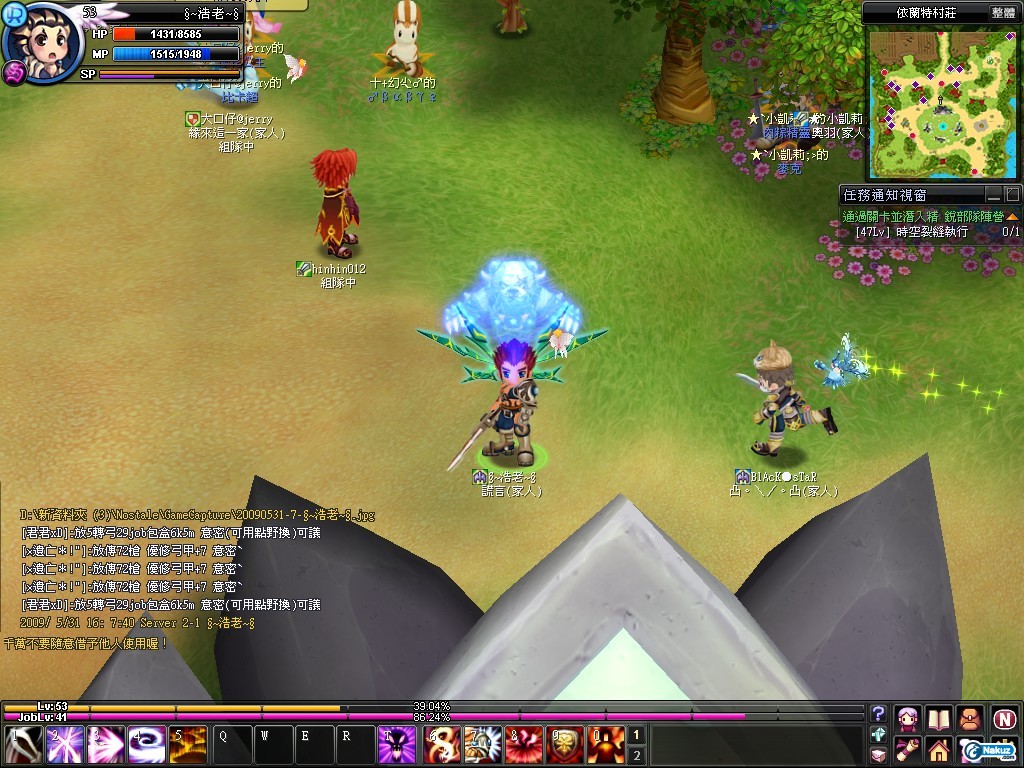Open the full map with the 整體 button
This screenshot has height=768, width=1024.
[1002, 13]
